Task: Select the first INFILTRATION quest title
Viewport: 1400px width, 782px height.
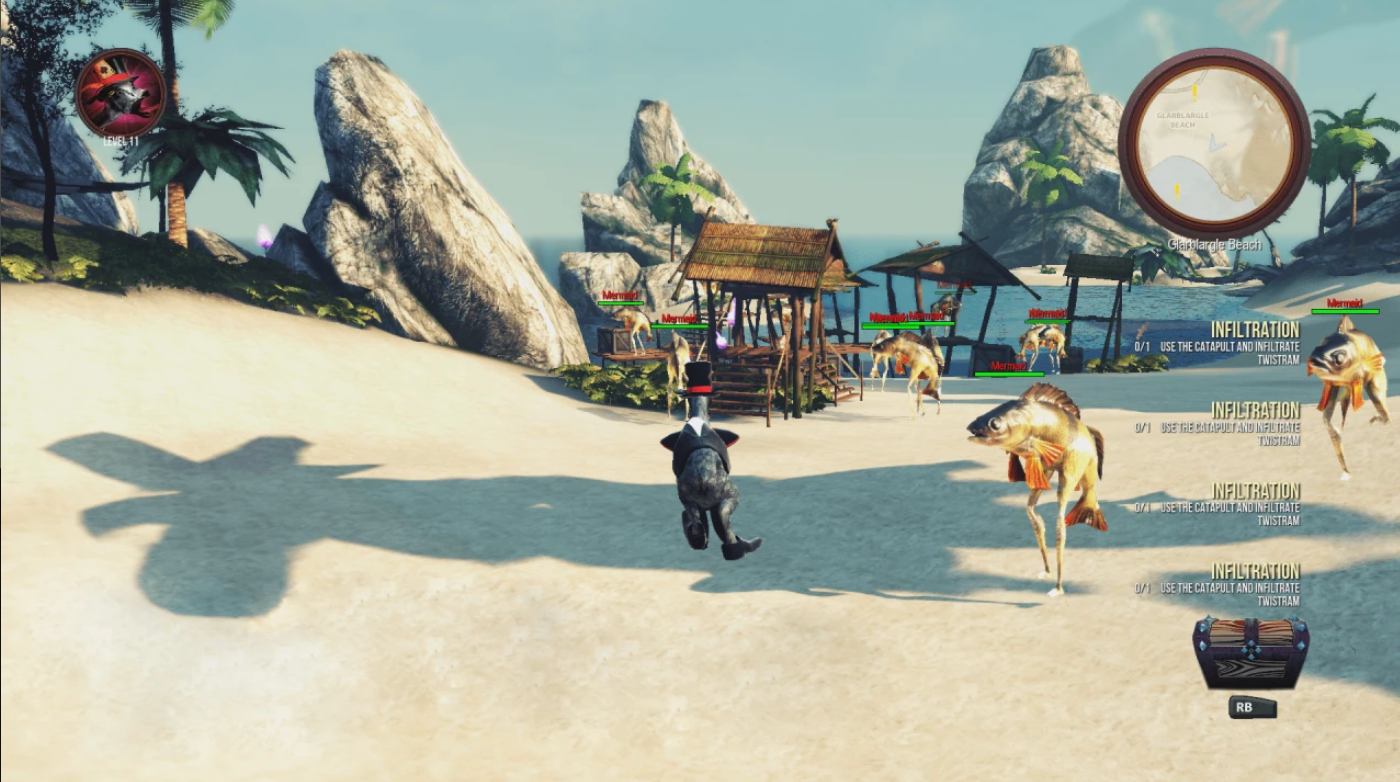Action: coord(1254,330)
